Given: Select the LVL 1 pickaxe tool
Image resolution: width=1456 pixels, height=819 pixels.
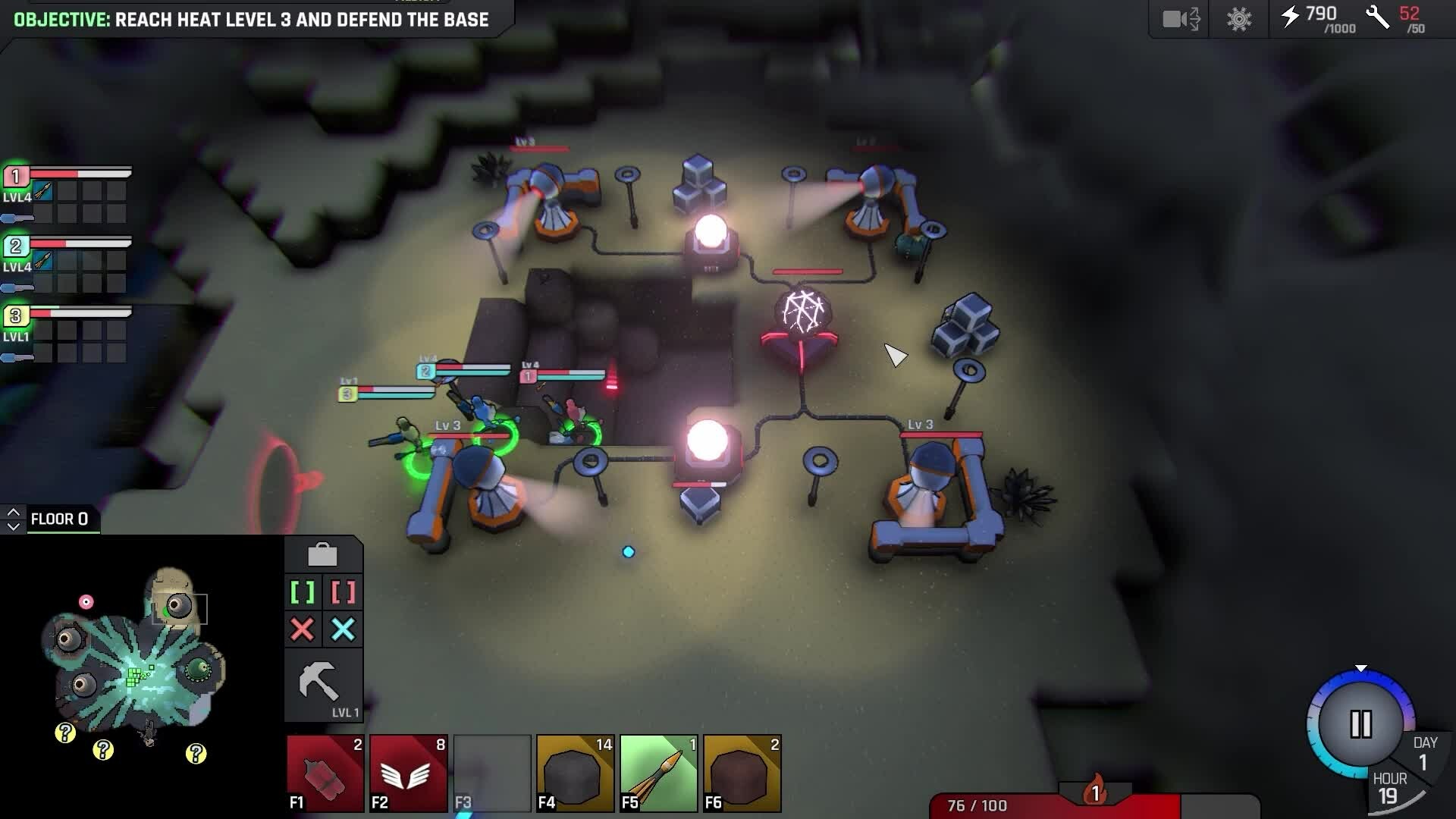Looking at the screenshot, I should click(x=322, y=685).
